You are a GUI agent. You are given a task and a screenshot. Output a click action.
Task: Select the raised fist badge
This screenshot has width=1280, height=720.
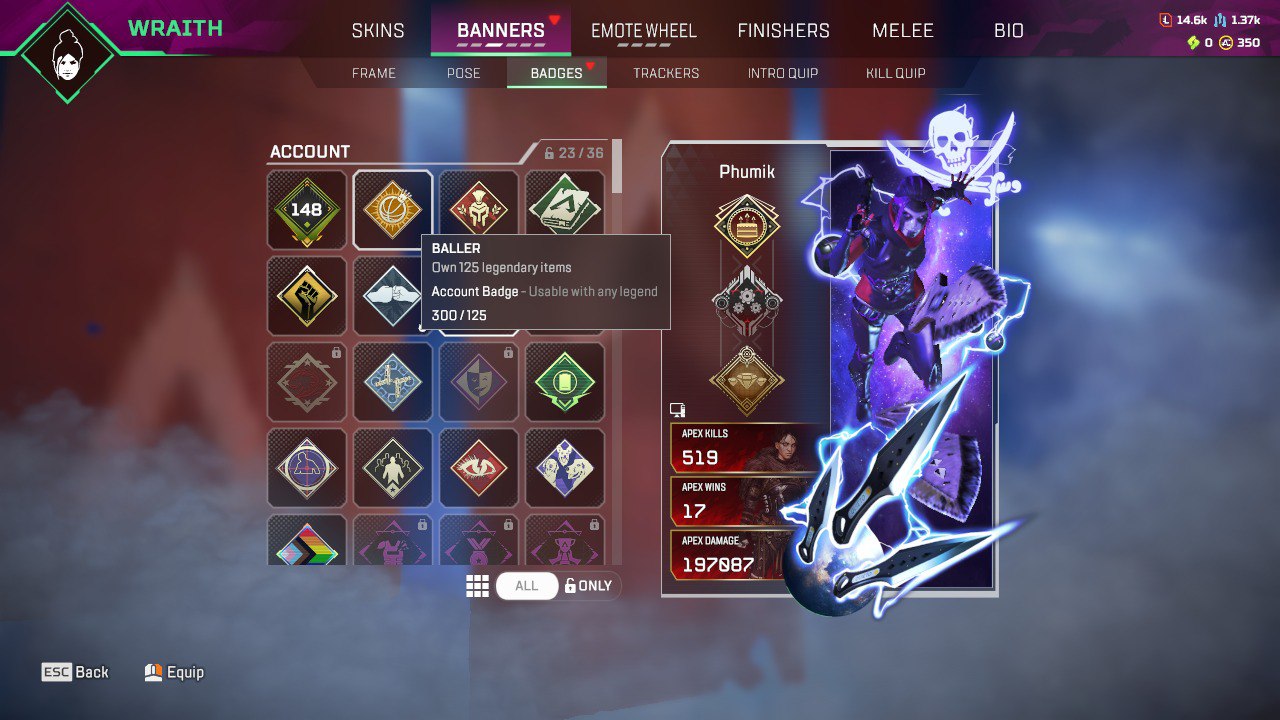pyautogui.click(x=306, y=295)
